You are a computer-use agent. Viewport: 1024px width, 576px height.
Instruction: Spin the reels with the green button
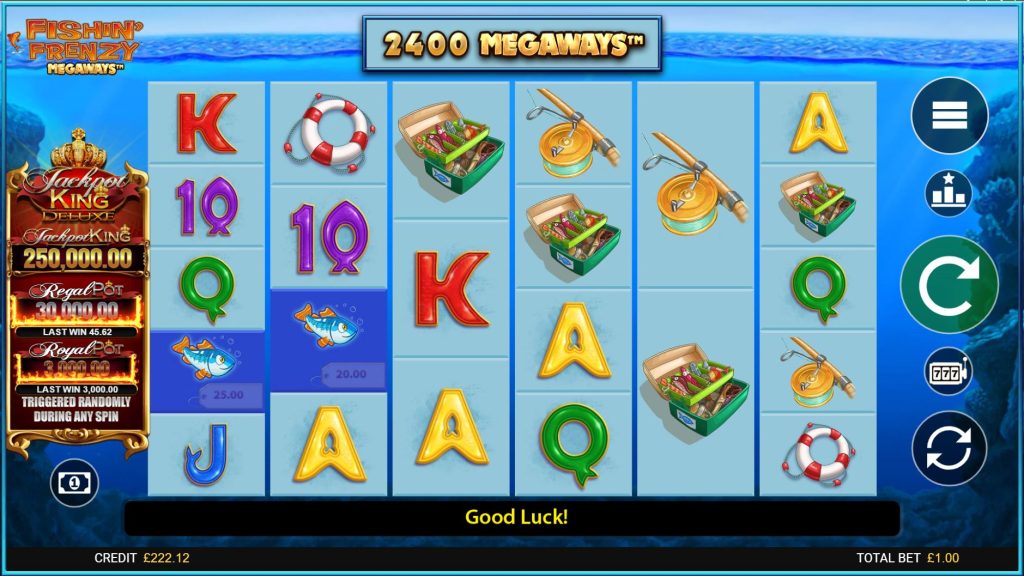948,285
